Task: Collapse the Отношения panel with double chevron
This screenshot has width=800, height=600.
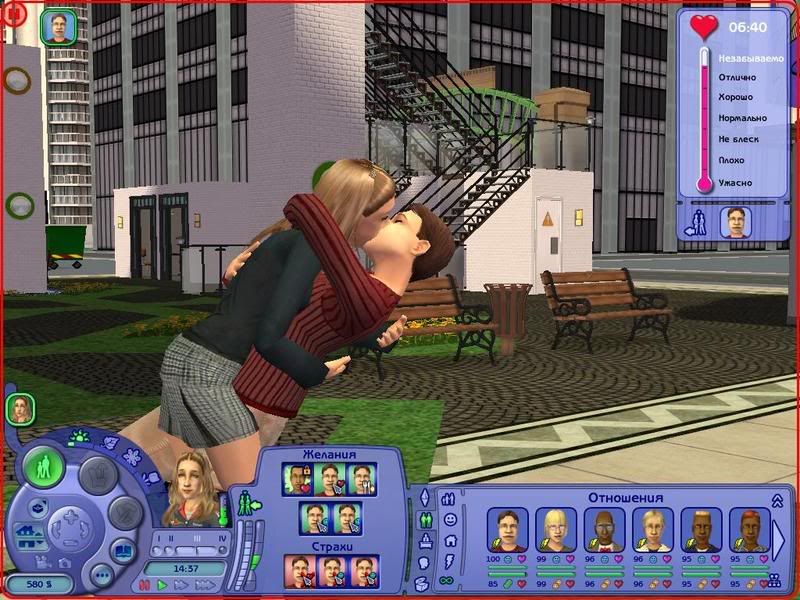Action: coord(776,500)
